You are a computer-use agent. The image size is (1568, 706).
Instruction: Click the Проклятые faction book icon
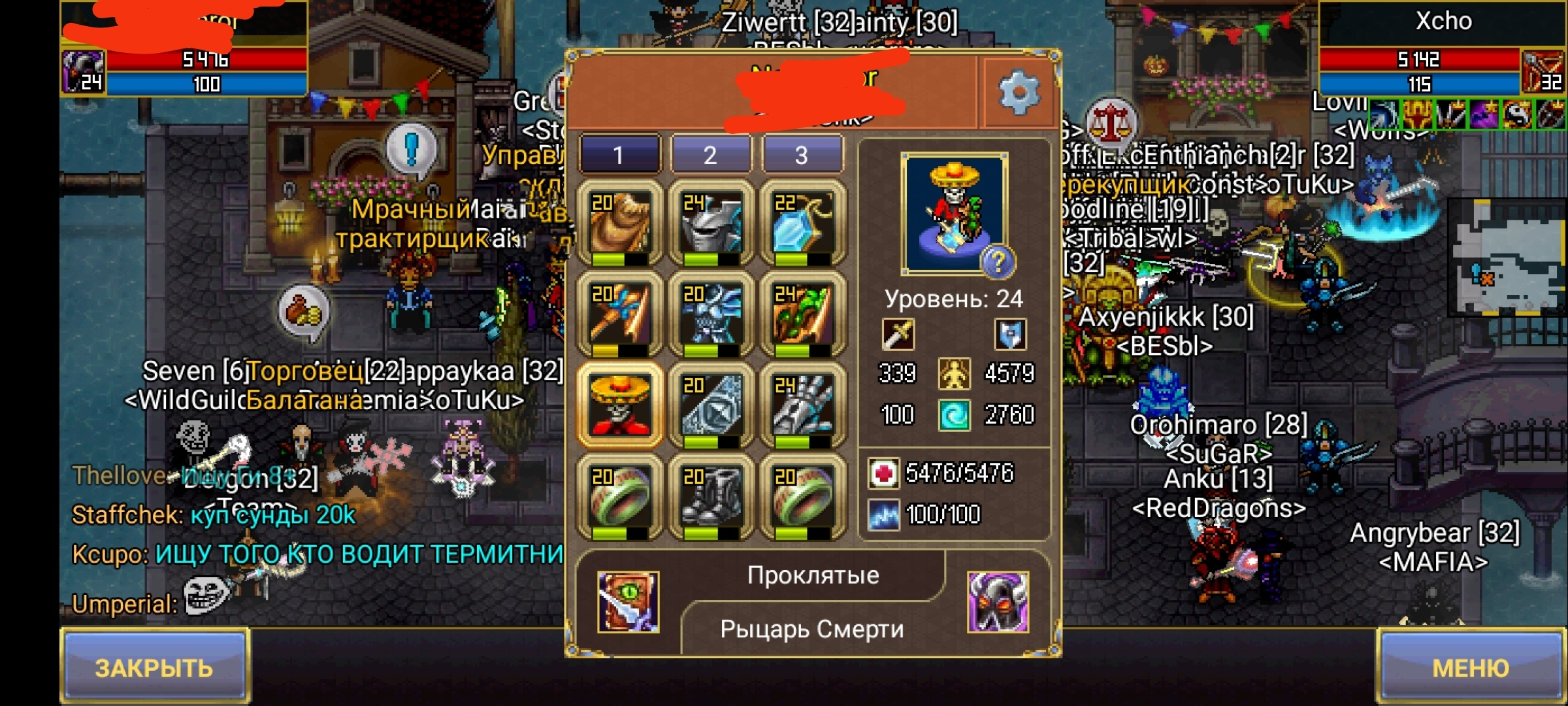point(628,602)
